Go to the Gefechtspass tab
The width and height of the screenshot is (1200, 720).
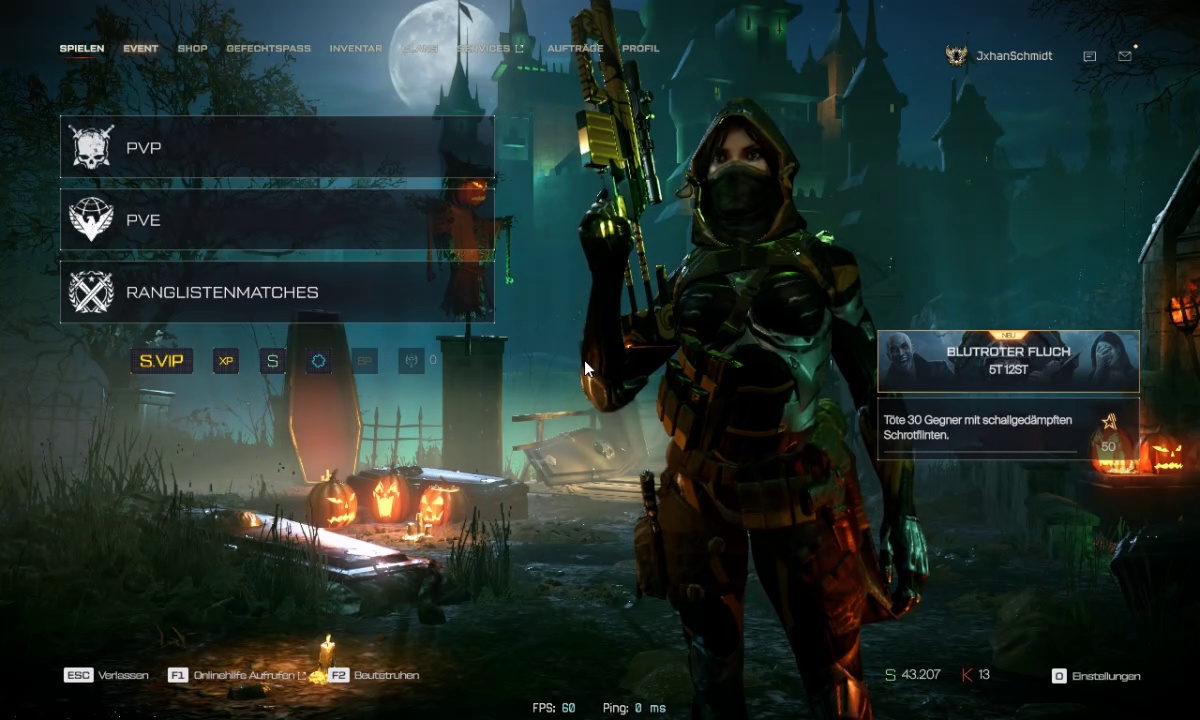tap(268, 49)
